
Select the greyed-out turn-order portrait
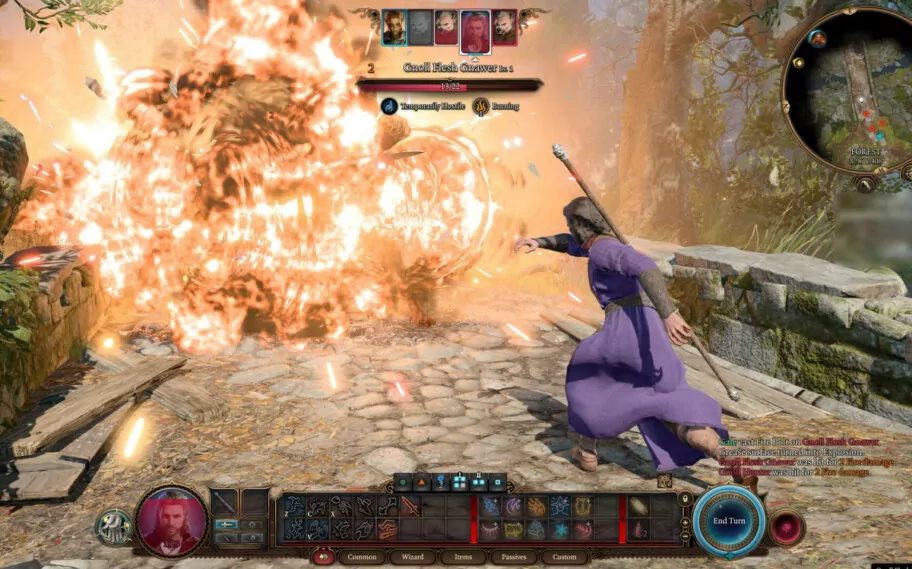click(420, 27)
